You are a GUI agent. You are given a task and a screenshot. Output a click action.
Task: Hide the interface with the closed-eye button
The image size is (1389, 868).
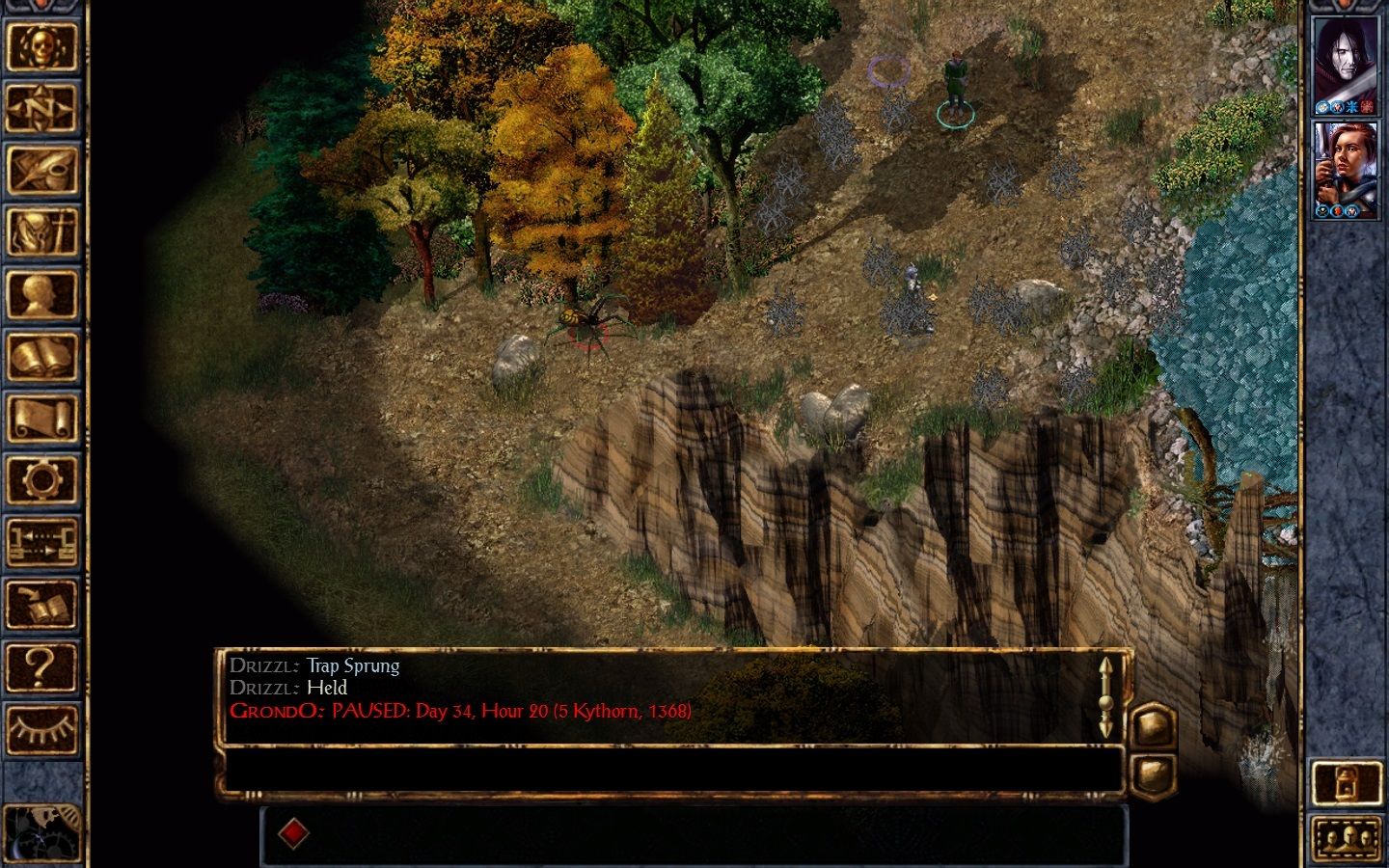pyautogui.click(x=41, y=727)
